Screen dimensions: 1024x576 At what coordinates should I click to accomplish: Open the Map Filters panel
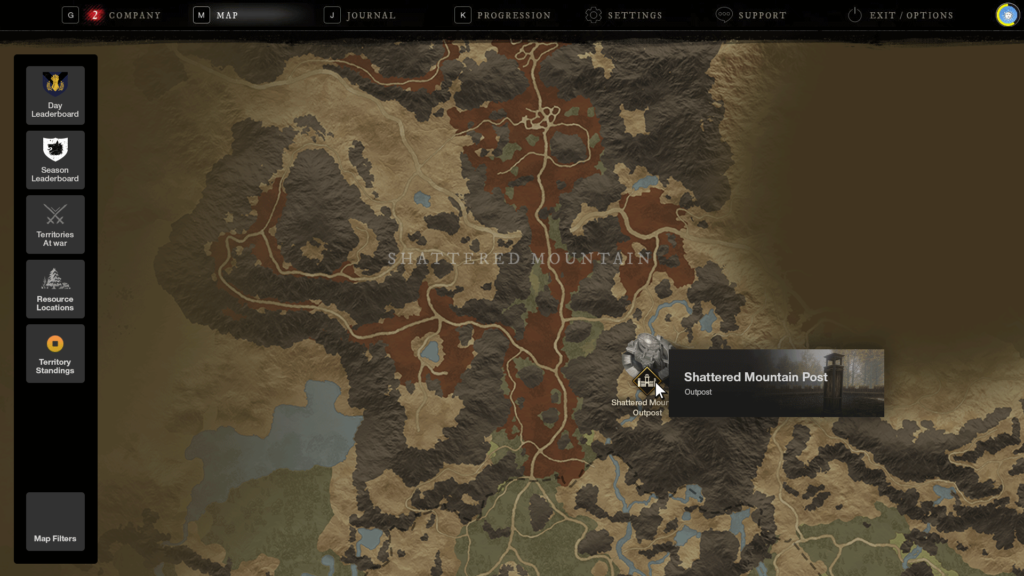pos(55,521)
